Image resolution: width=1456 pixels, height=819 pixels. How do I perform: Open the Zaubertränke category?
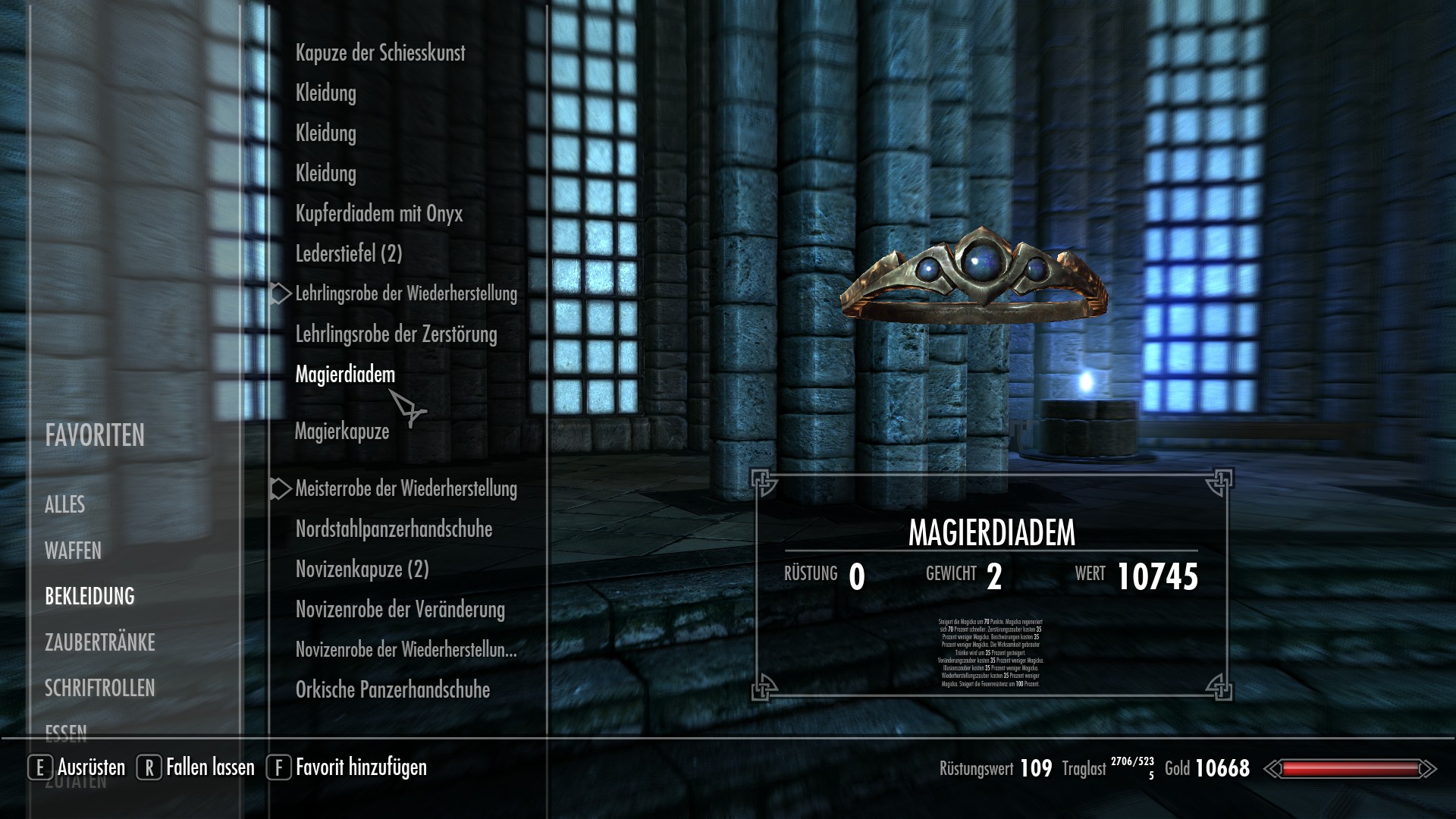pyautogui.click(x=99, y=643)
